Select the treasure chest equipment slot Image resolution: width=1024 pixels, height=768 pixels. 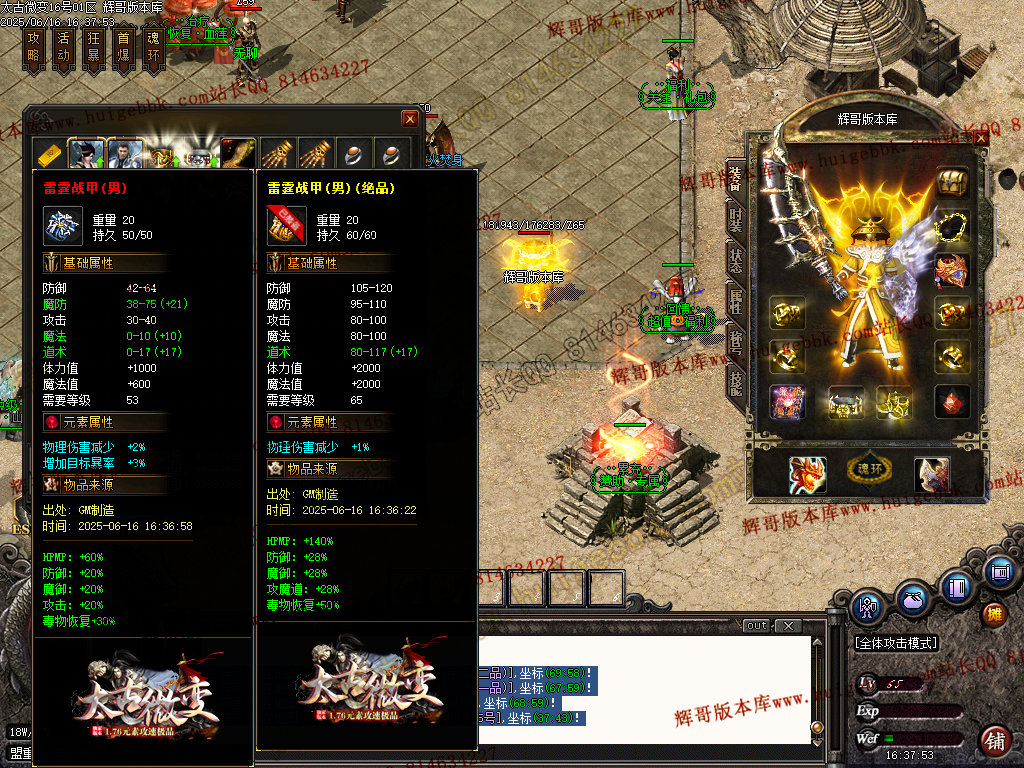coord(953,184)
